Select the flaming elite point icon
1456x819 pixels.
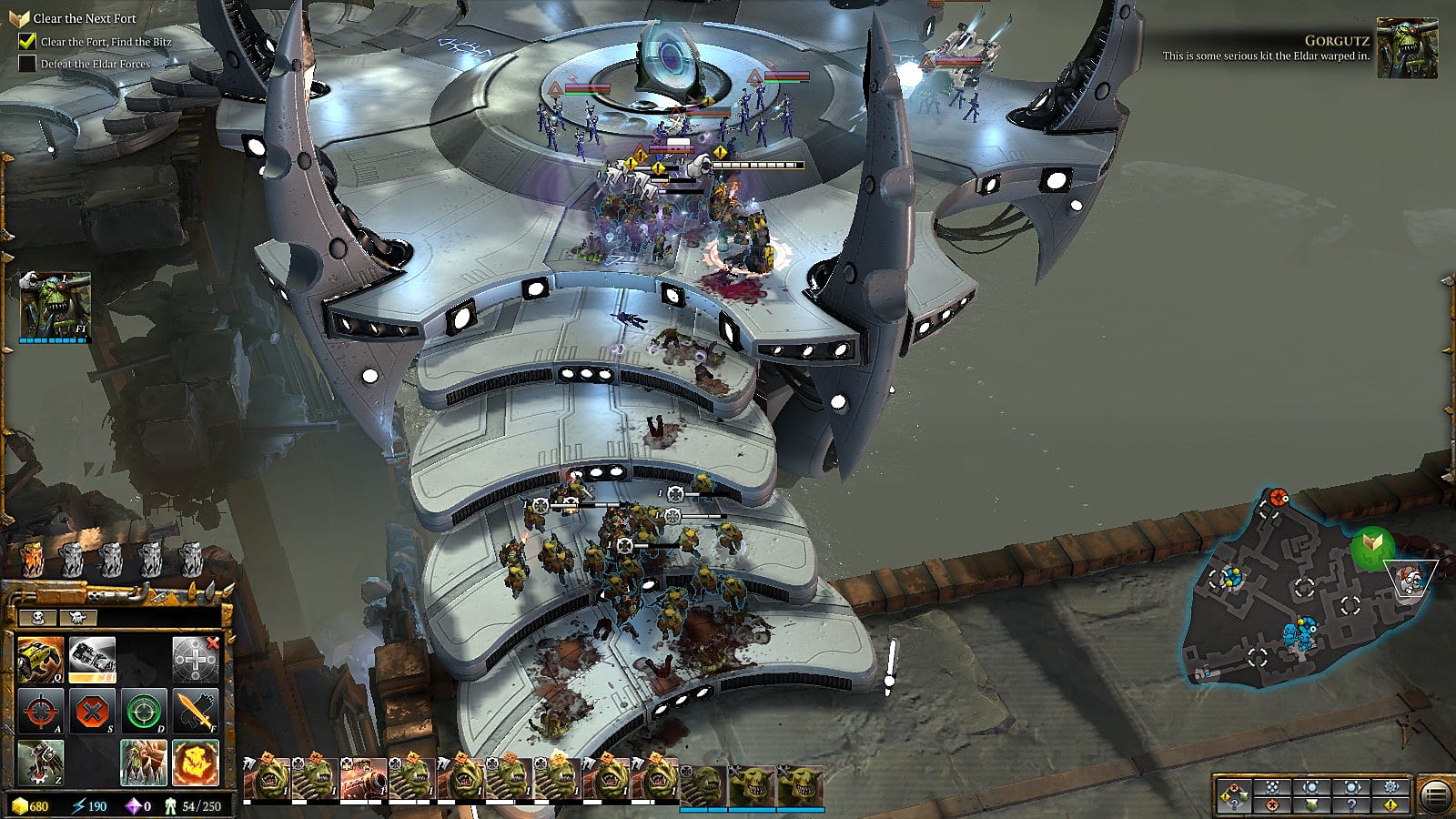click(33, 558)
